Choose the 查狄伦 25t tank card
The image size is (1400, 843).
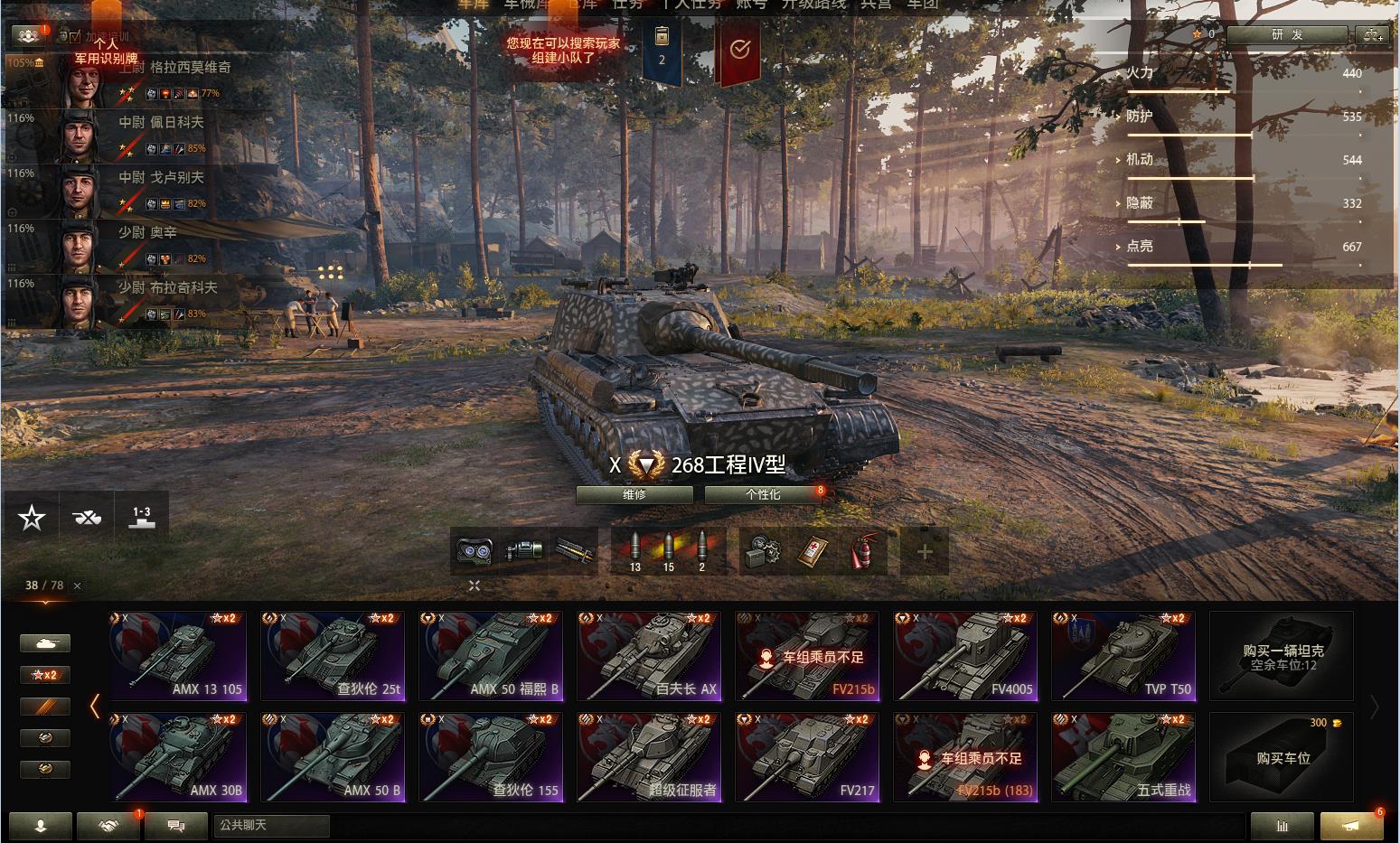pyautogui.click(x=334, y=656)
